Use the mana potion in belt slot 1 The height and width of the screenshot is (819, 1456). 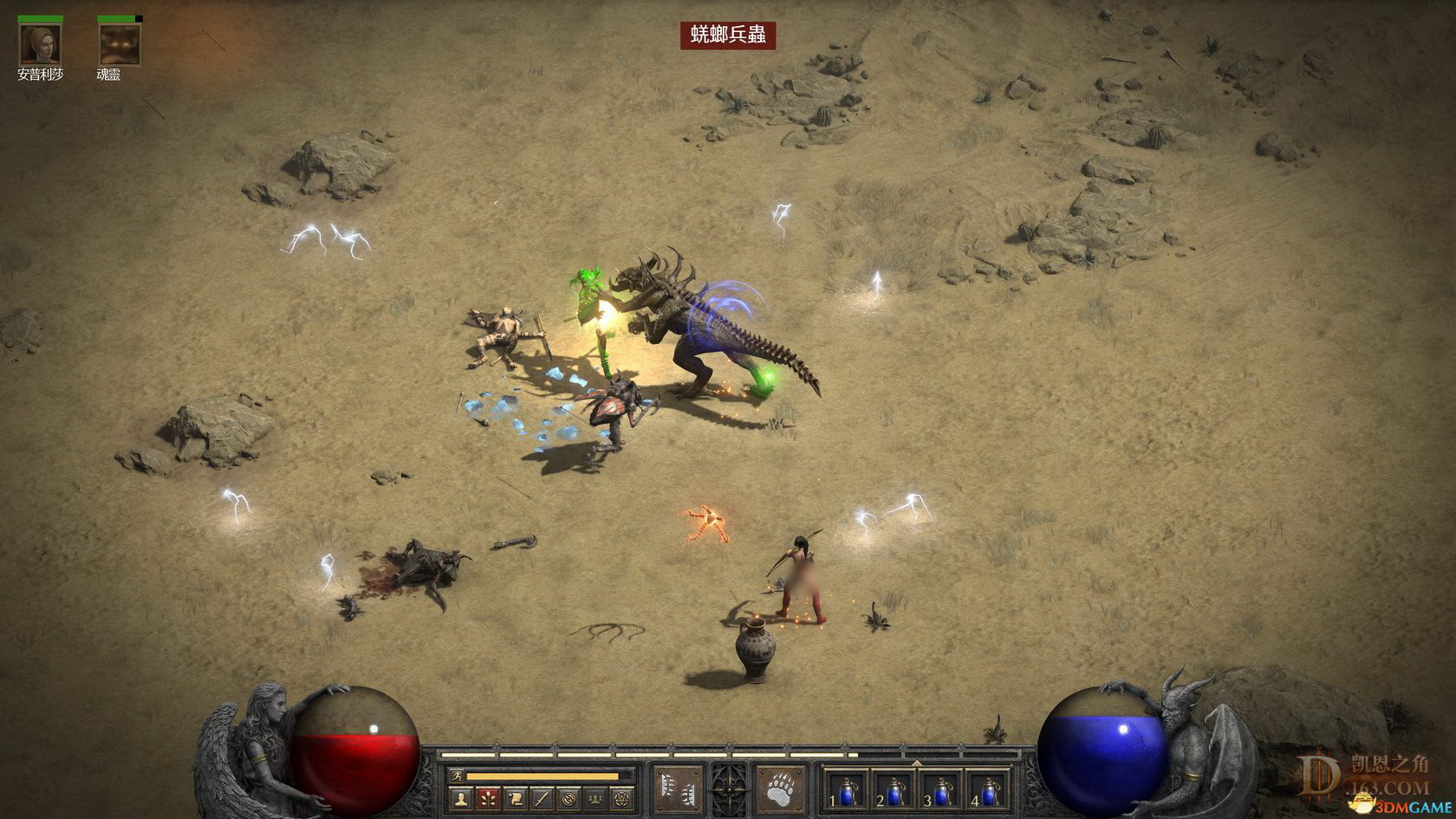846,790
